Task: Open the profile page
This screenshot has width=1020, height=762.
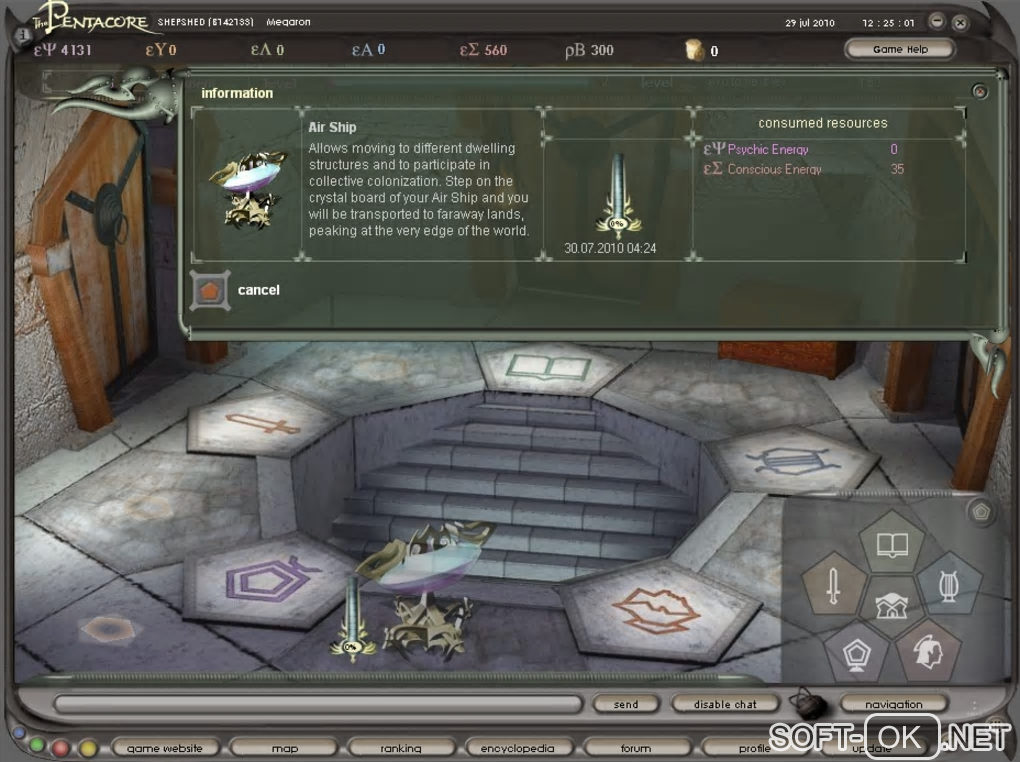Action: tap(754, 748)
